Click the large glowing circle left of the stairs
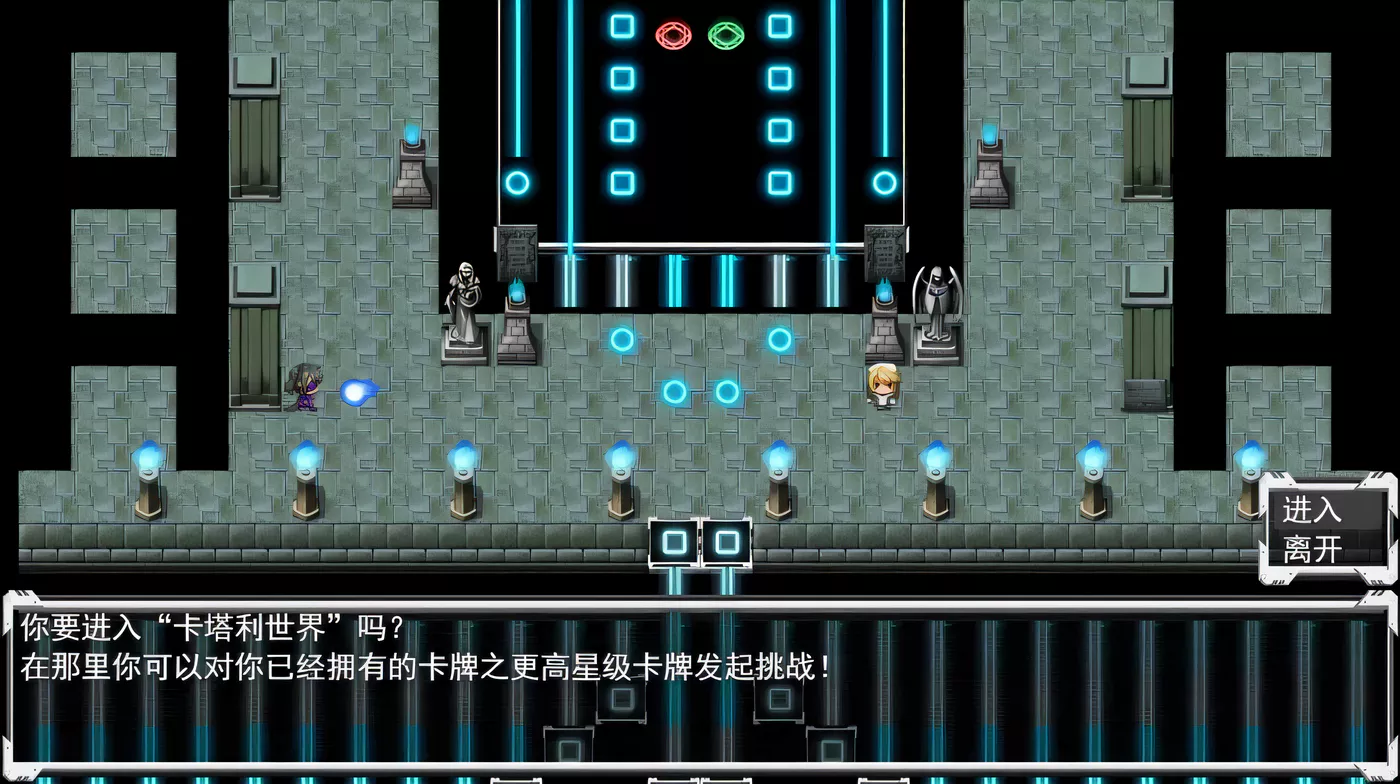Screen dimensions: 1400x784 coord(518,183)
